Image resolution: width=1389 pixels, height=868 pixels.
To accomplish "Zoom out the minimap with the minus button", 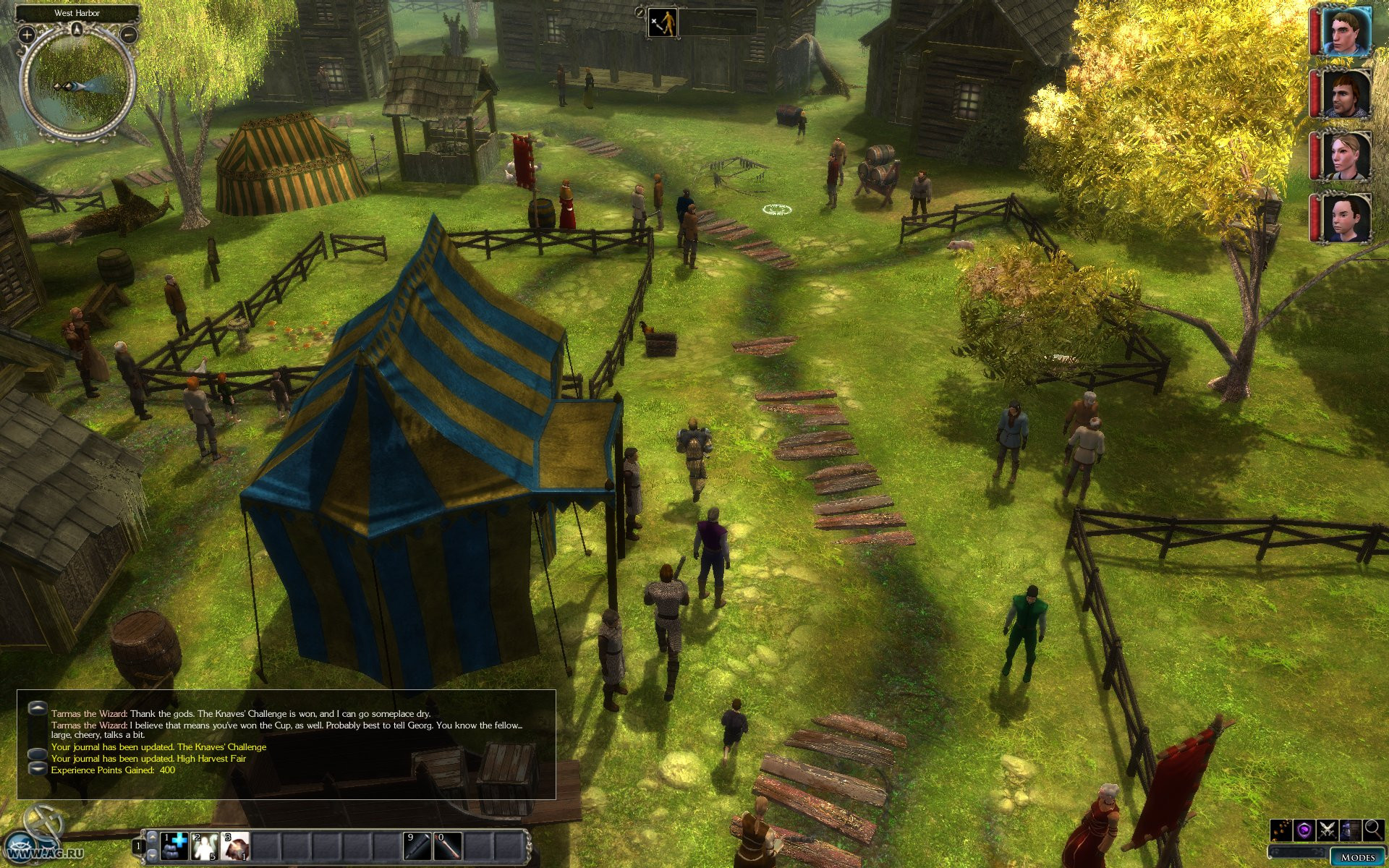I will (129, 34).
